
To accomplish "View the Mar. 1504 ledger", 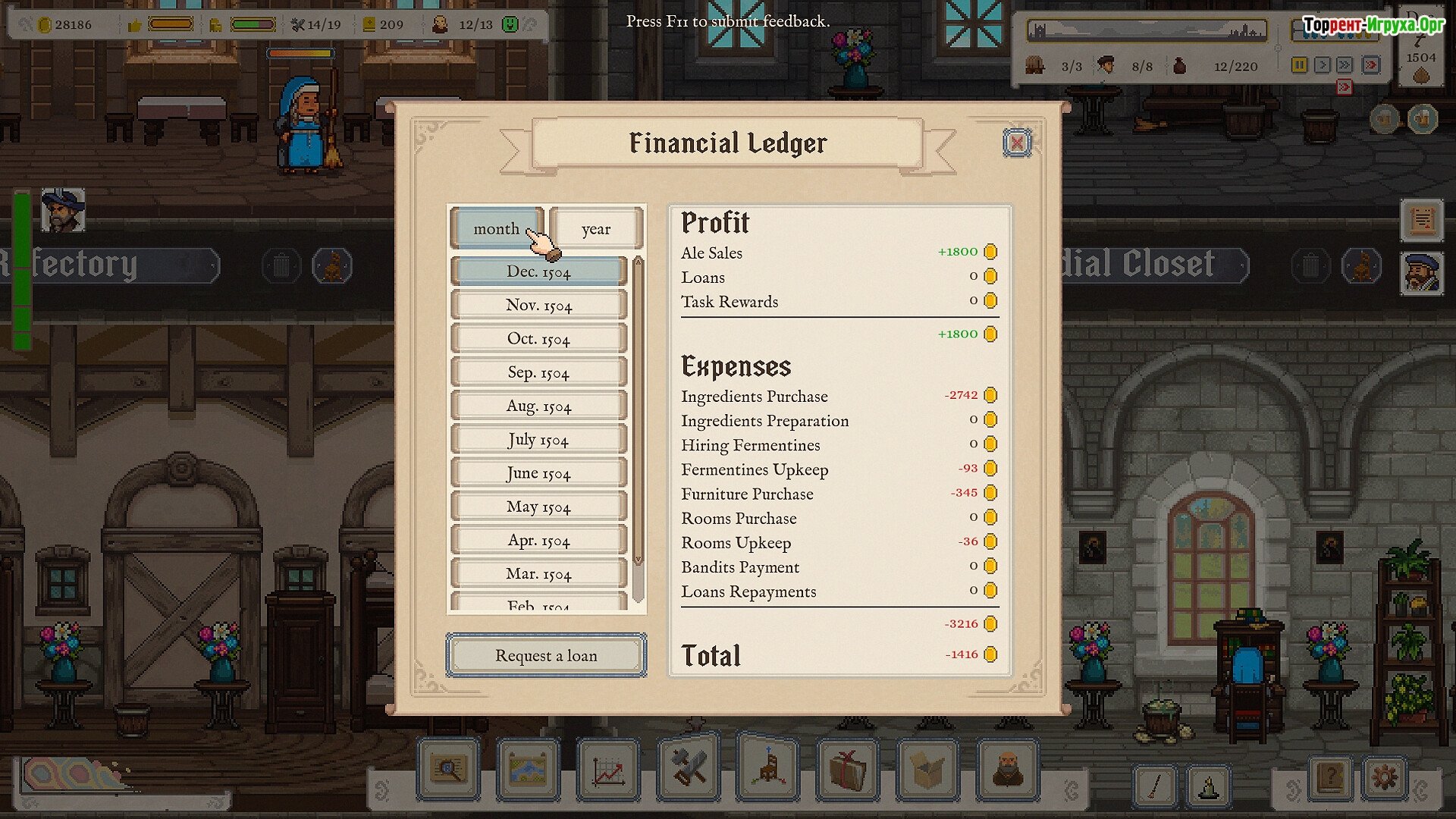I will point(538,574).
